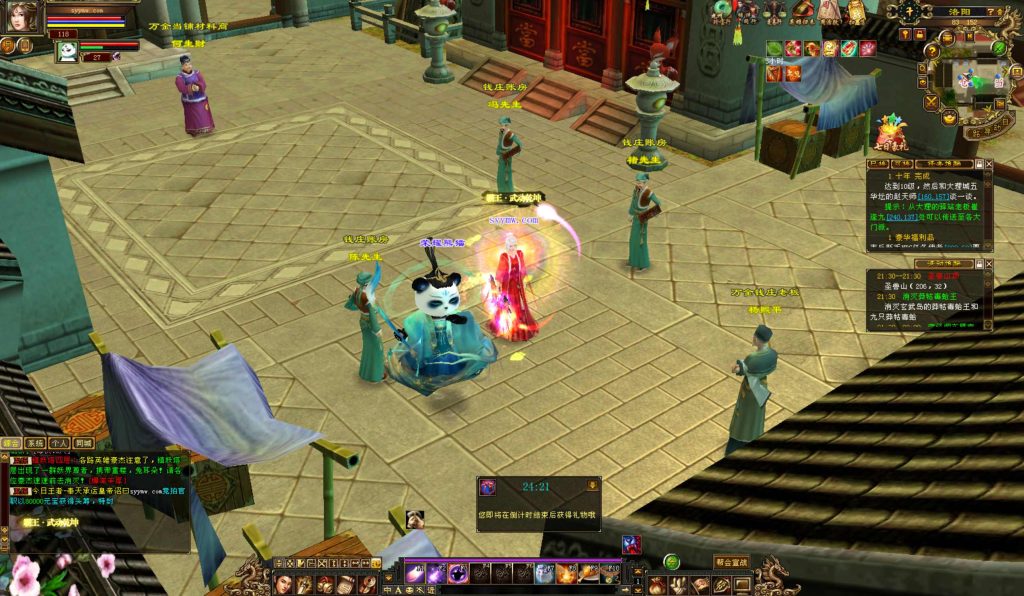The width and height of the screenshot is (1024, 596).
Task: Close the quest tracker panel
Action: click(989, 163)
